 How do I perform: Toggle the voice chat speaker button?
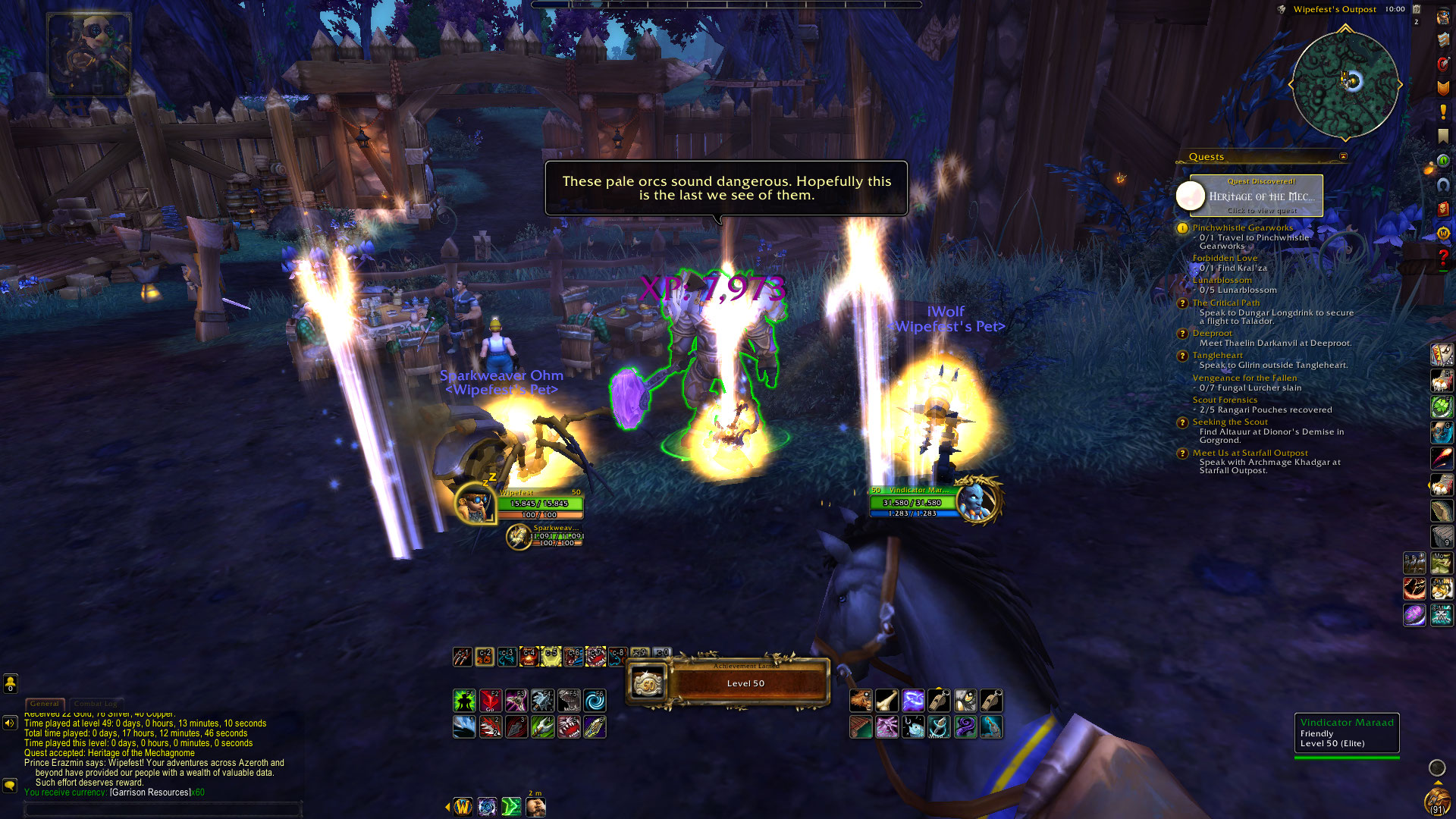10,723
